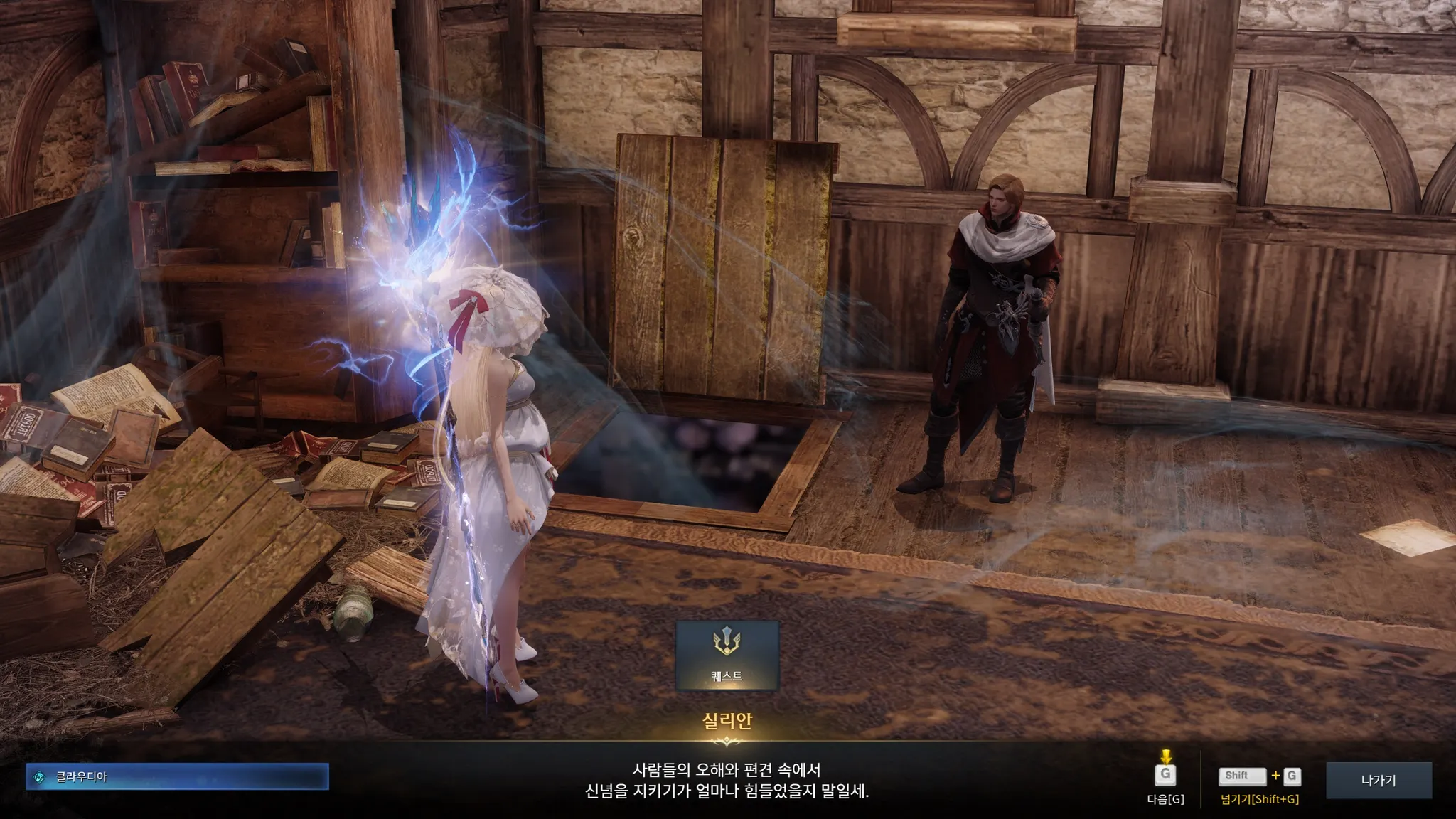Select the 클라우디아 entry in the list
The height and width of the screenshot is (819, 1456).
(178, 777)
